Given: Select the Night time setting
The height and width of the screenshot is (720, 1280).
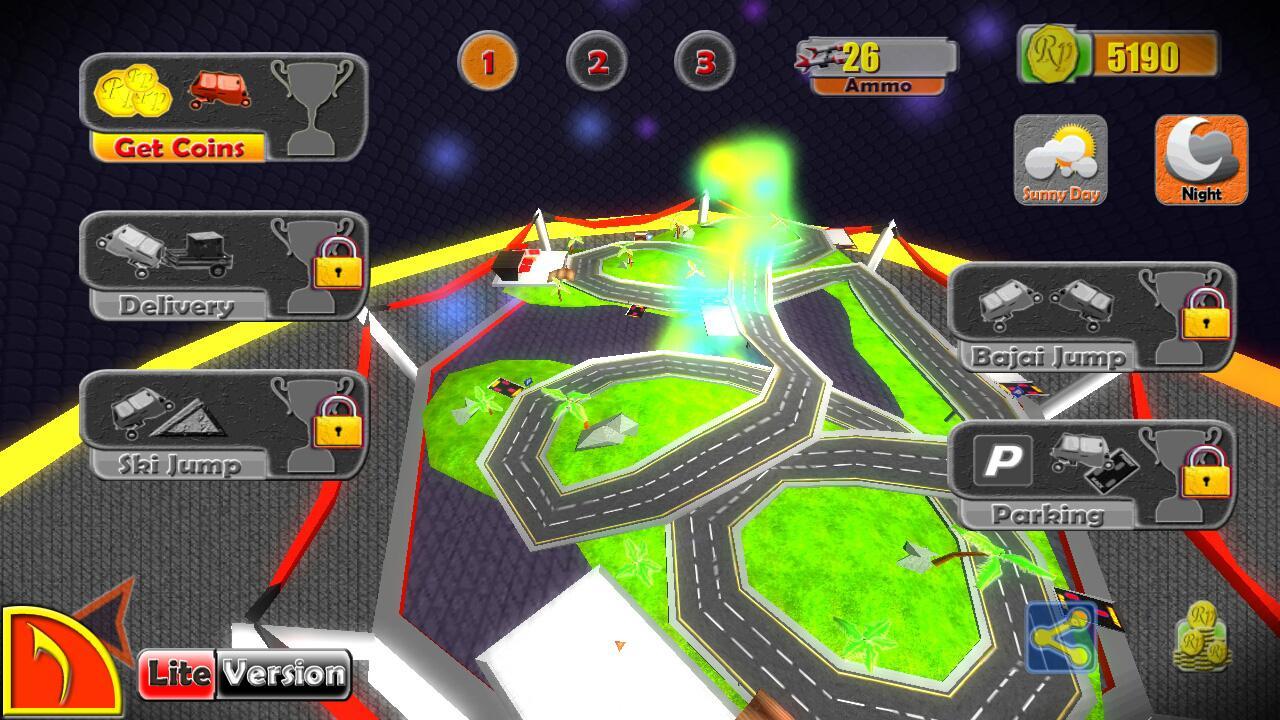Looking at the screenshot, I should pyautogui.click(x=1201, y=160).
